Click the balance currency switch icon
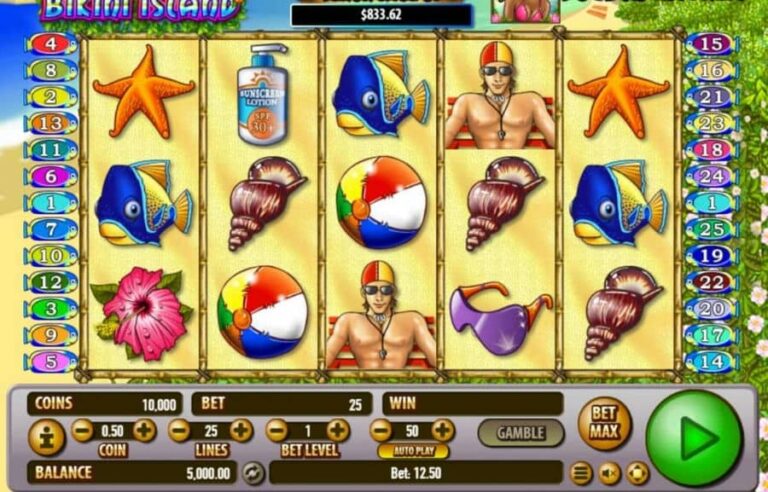This screenshot has height=492, width=768. tap(254, 473)
